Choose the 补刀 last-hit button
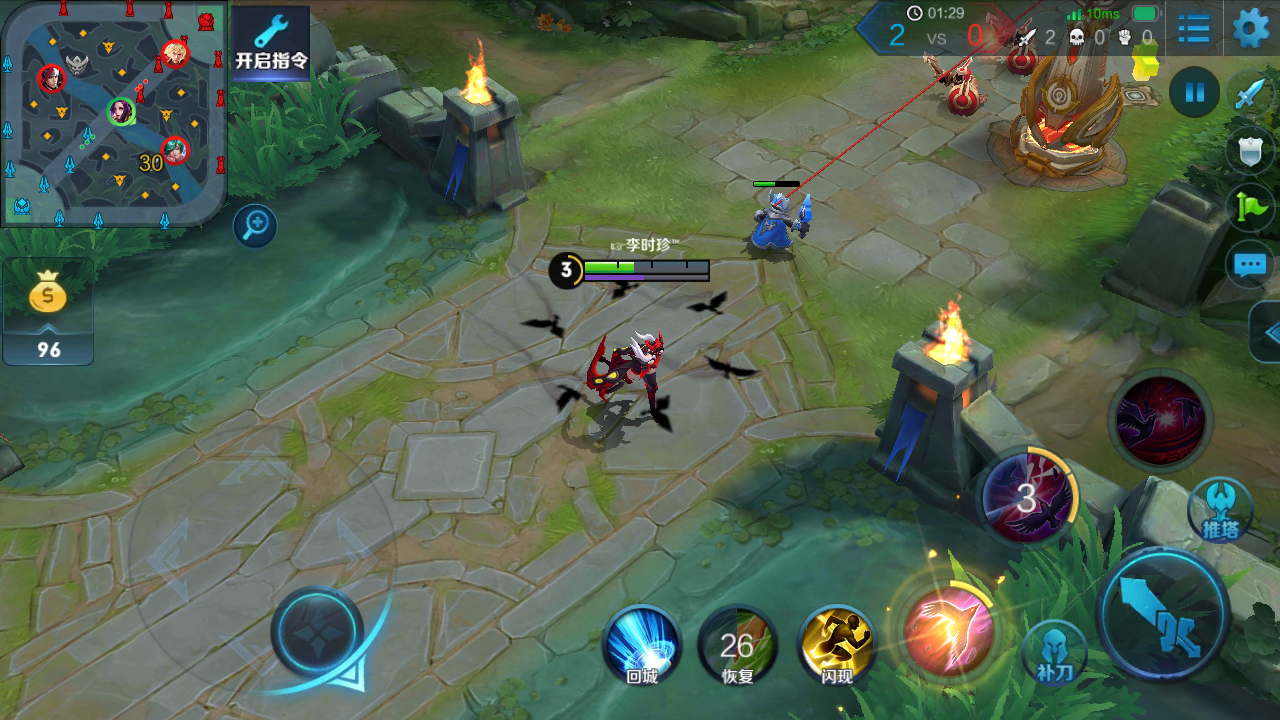 point(1055,651)
